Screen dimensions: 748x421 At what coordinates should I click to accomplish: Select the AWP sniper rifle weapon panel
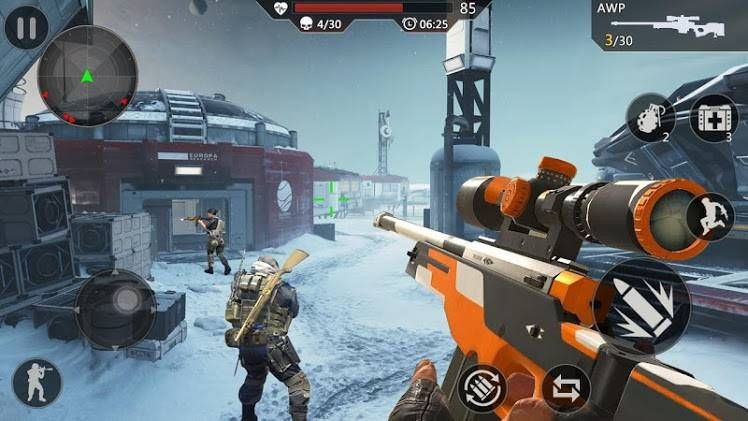pyautogui.click(x=670, y=24)
